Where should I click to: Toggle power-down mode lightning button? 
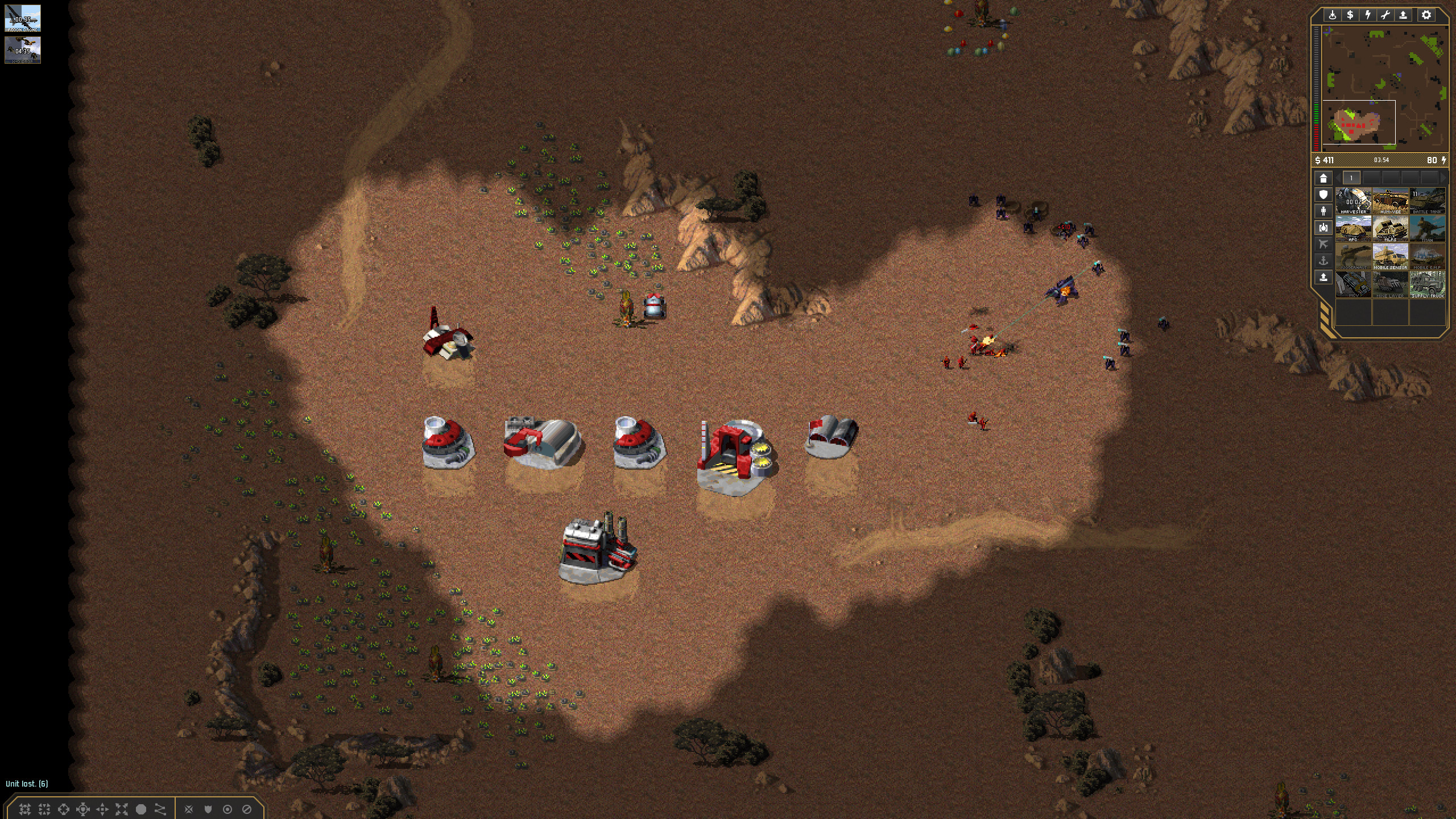1367,15
